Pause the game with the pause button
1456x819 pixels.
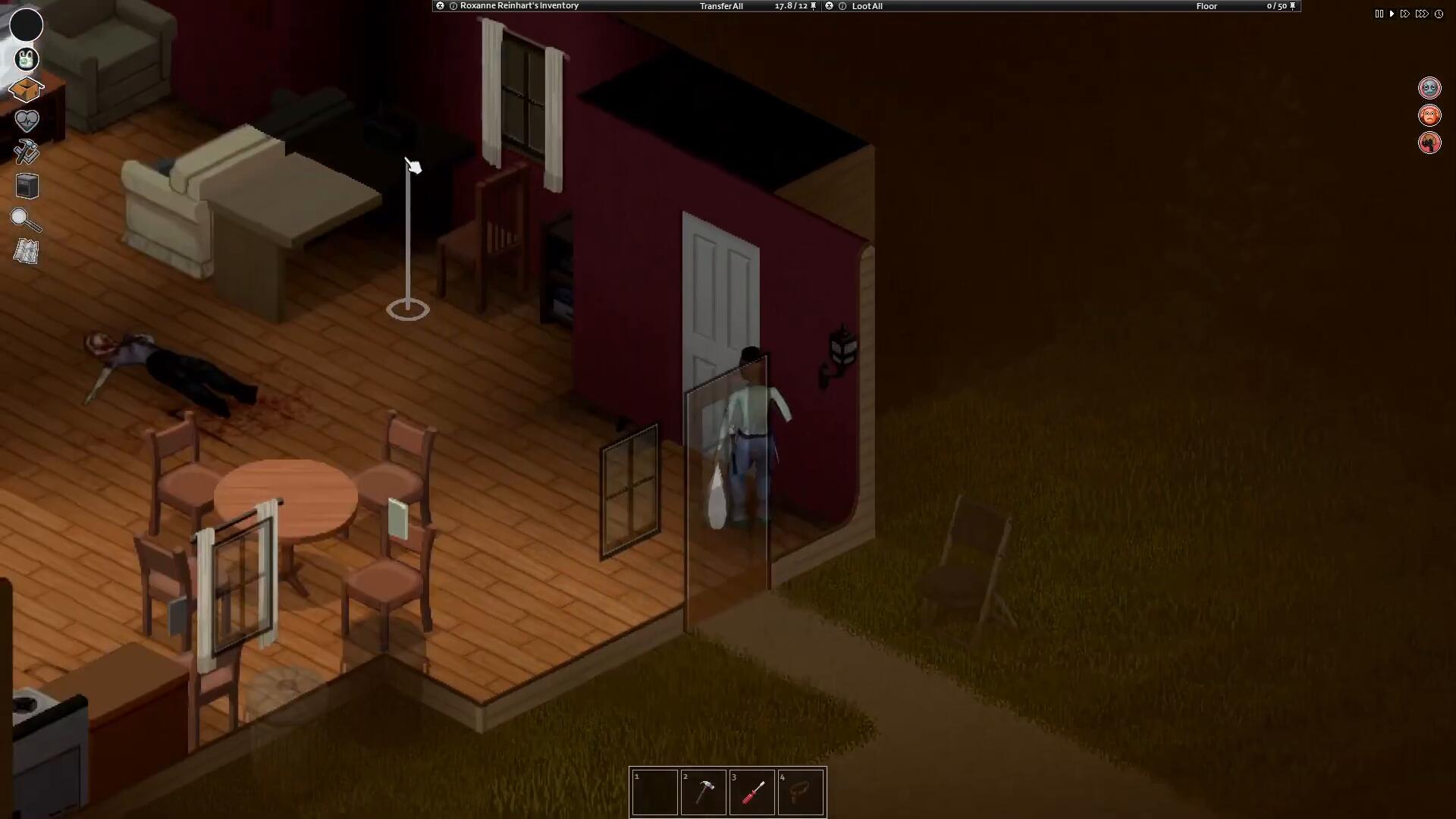pyautogui.click(x=1379, y=14)
